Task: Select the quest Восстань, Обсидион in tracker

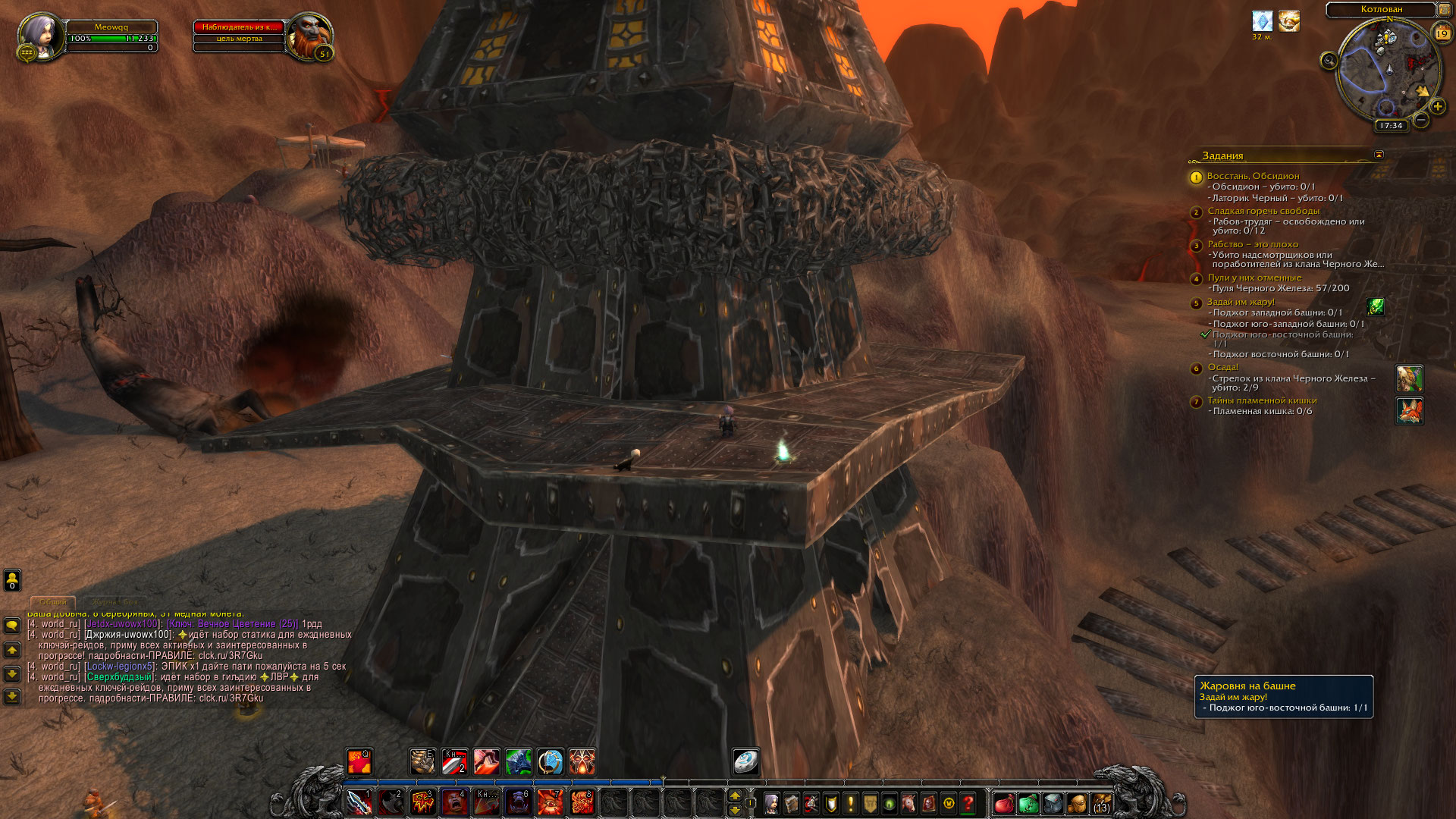Action: (1253, 176)
